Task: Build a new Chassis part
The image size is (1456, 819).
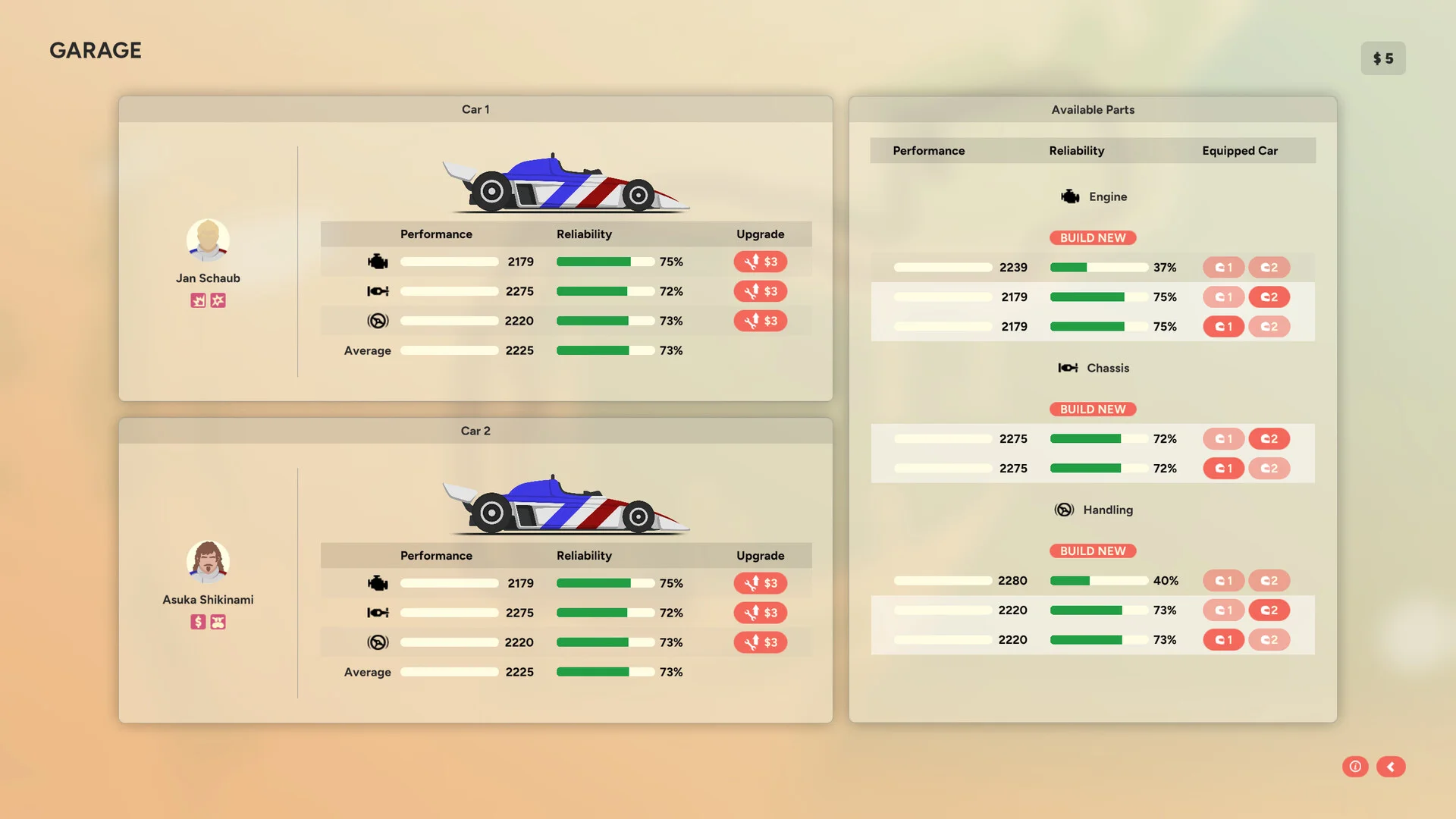Action: coord(1093,409)
